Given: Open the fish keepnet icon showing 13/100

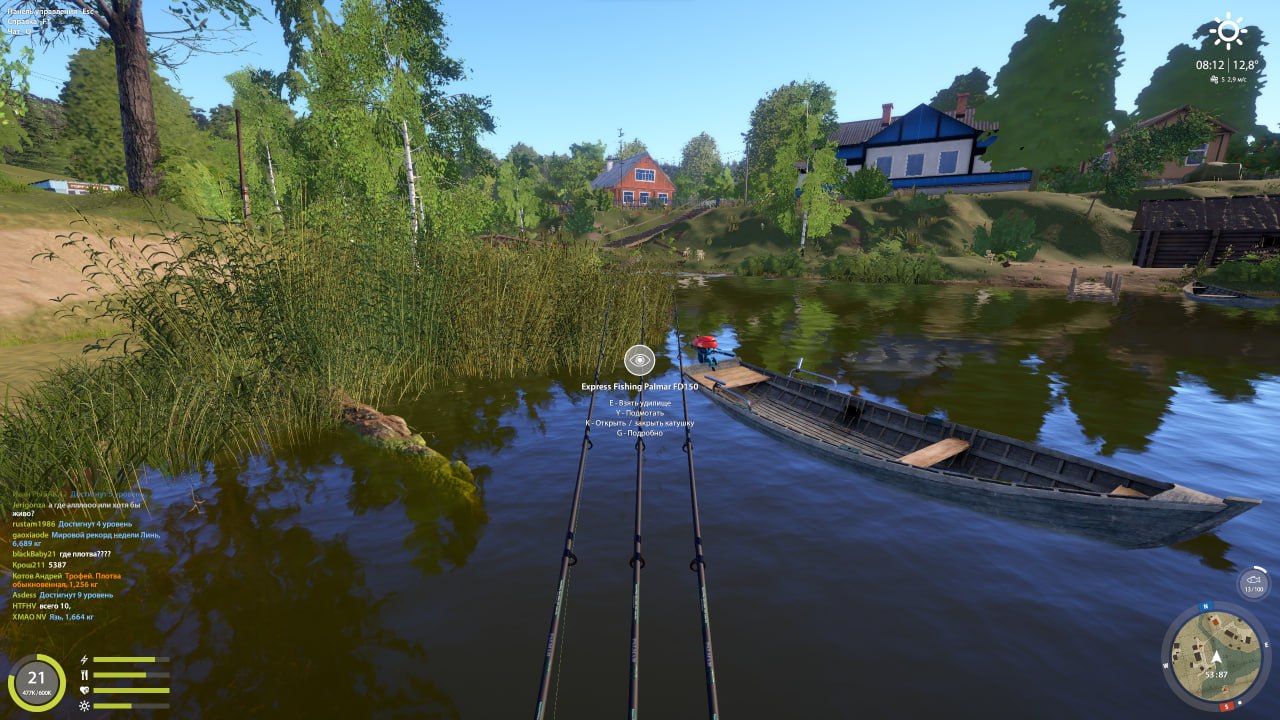Looking at the screenshot, I should [1253, 583].
